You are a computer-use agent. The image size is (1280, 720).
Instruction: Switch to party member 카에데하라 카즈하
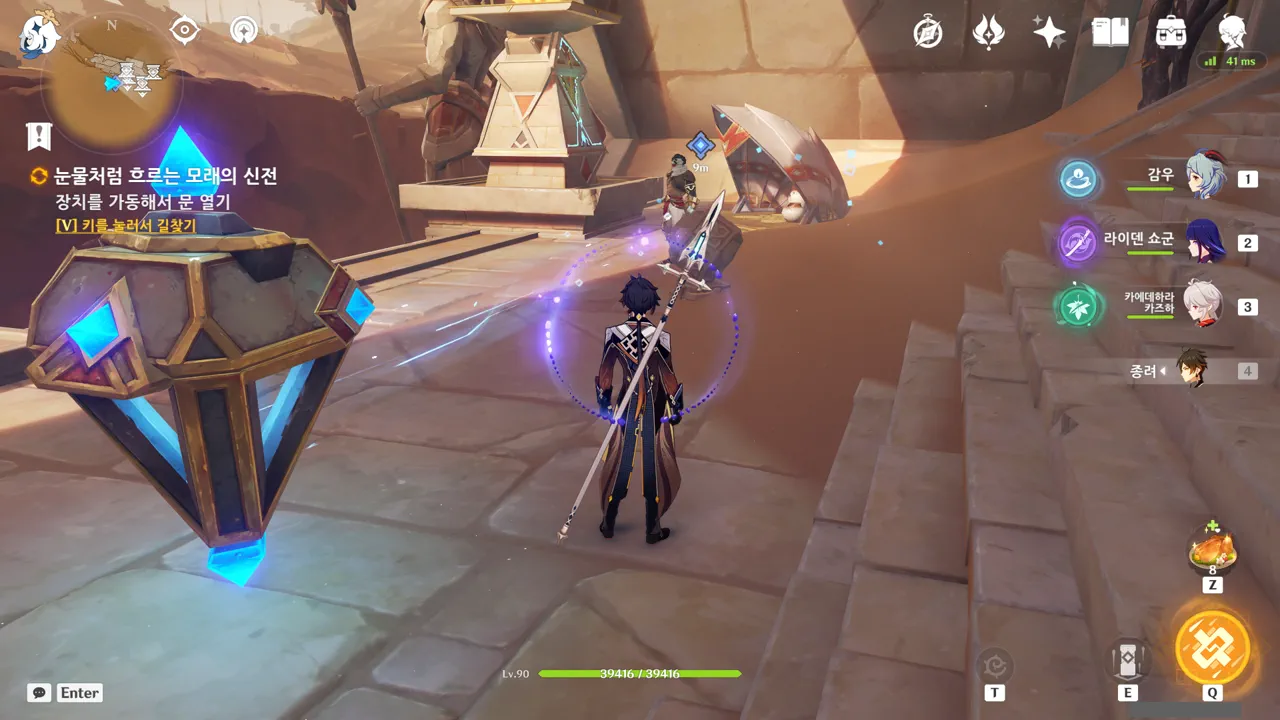(1203, 305)
